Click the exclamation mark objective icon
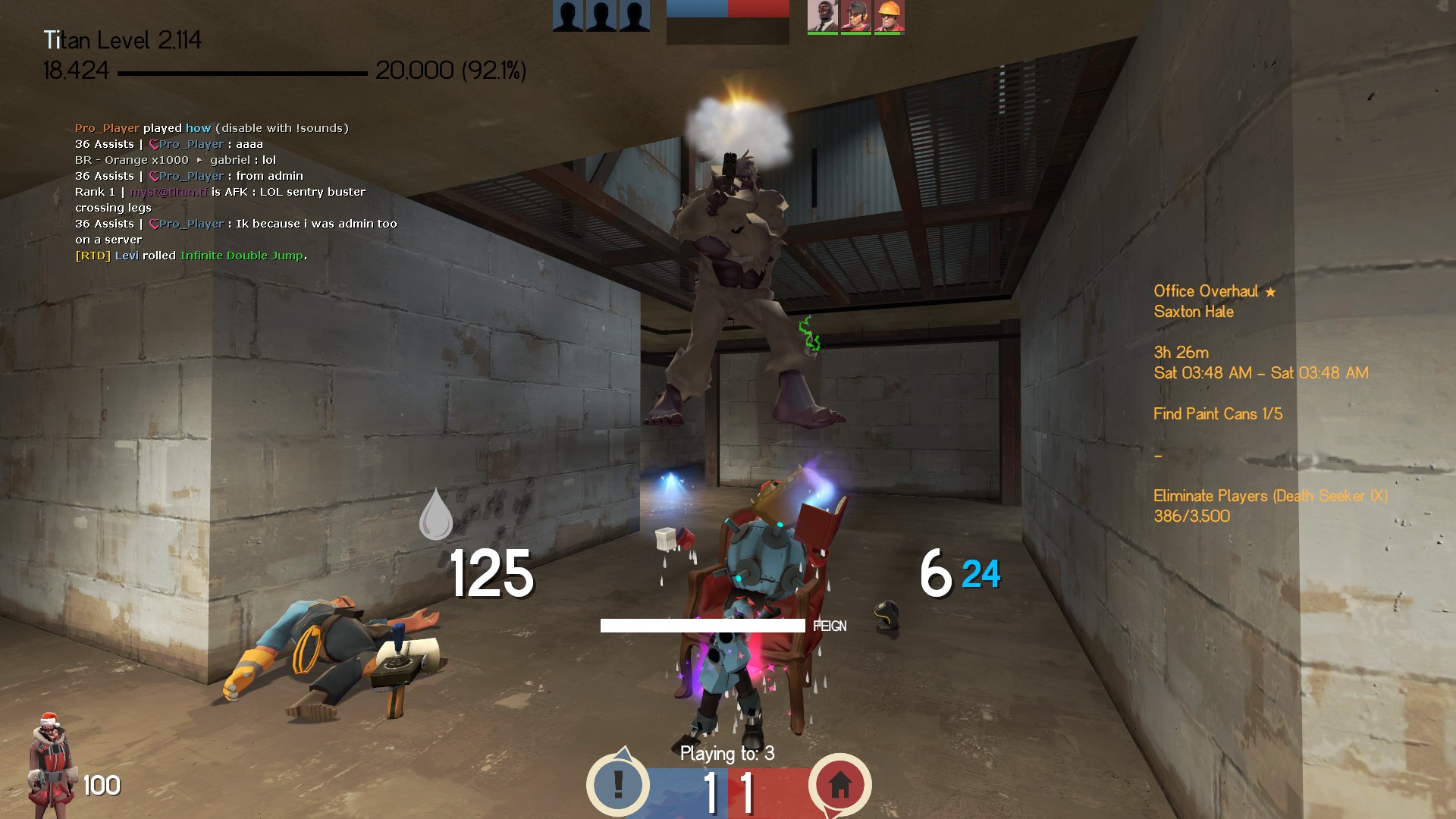The image size is (1456, 819). [x=618, y=785]
